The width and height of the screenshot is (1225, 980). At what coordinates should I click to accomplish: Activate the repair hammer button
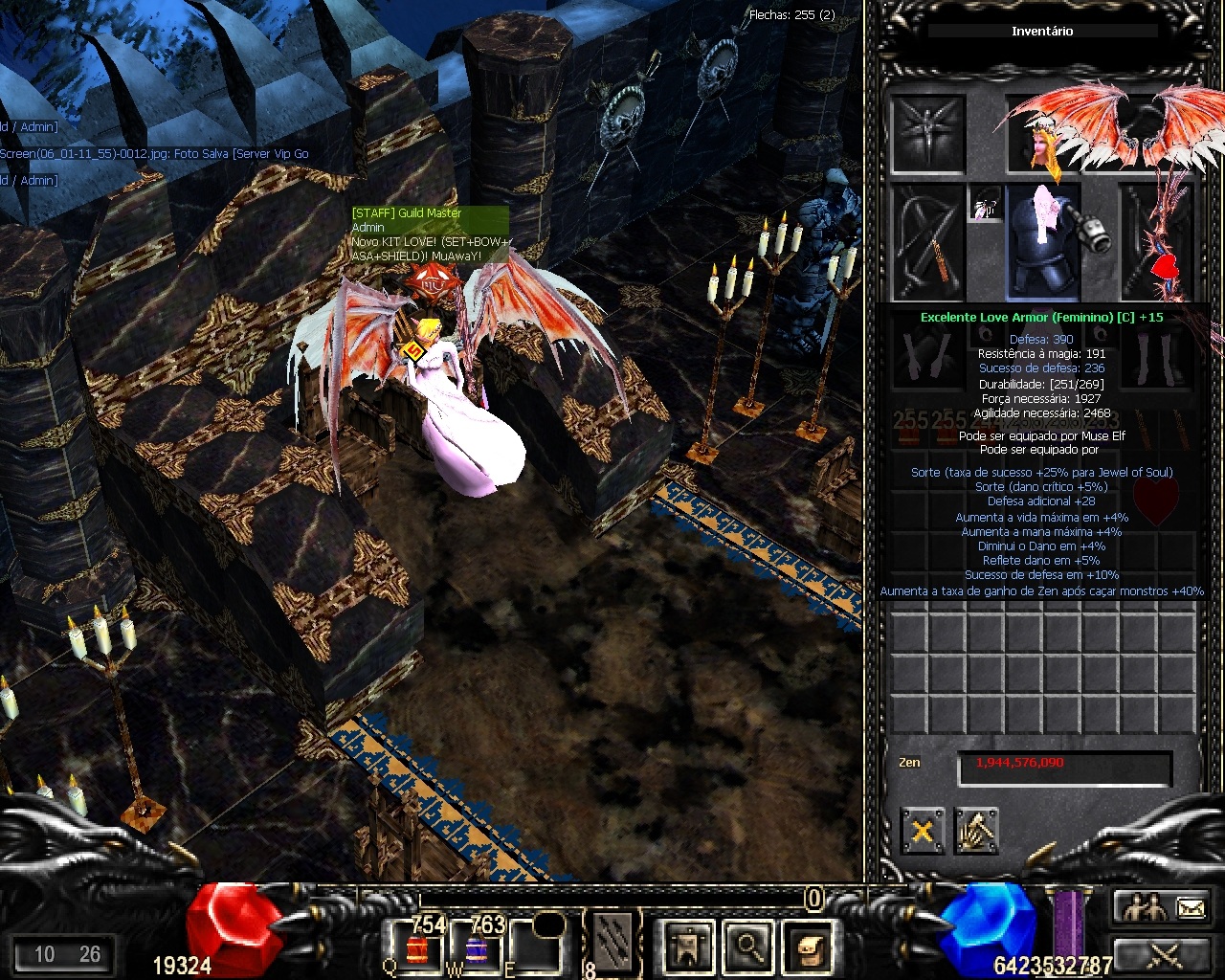975,830
